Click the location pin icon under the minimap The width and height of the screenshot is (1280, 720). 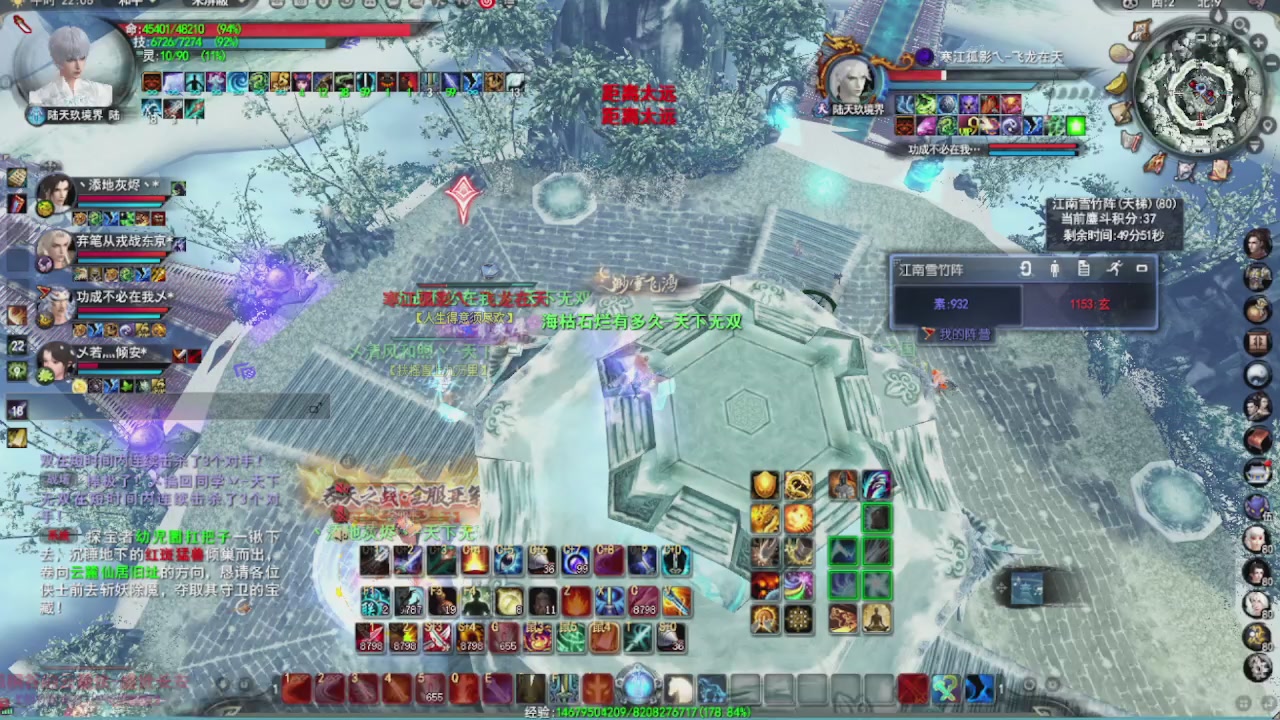[1268, 126]
